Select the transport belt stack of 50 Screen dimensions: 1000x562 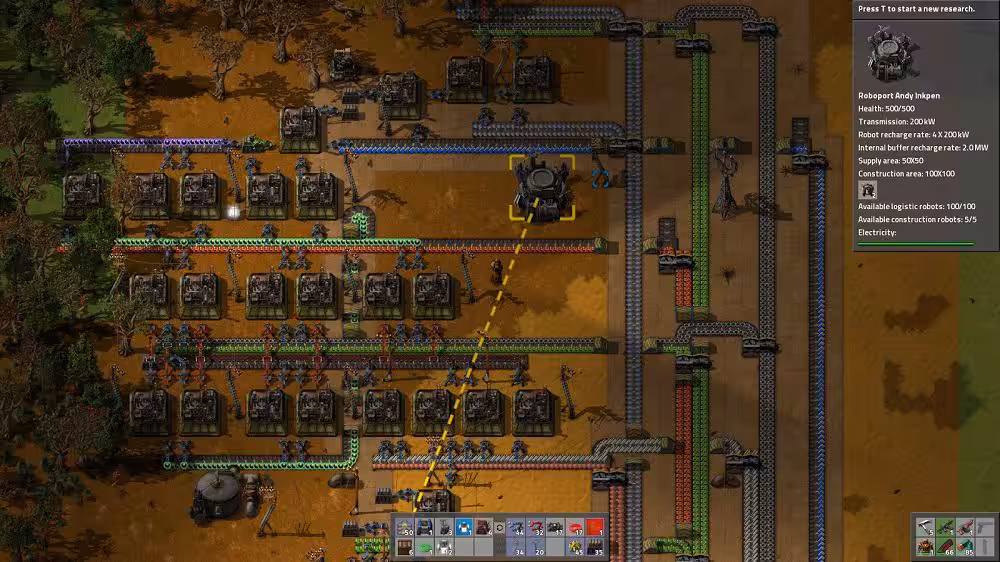(405, 527)
